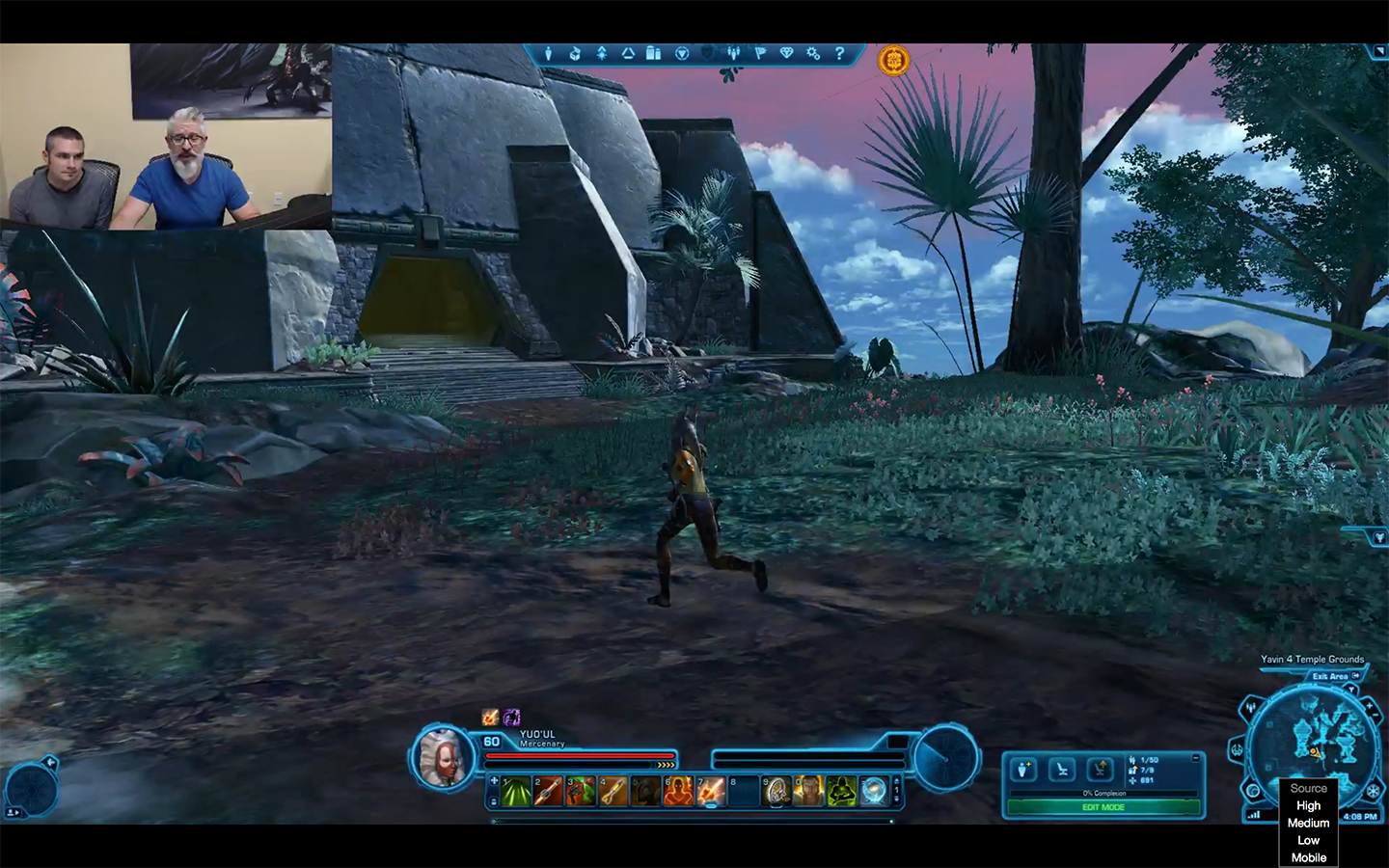This screenshot has width=1389, height=868.
Task: Click the gold coin emblem icon
Action: (x=894, y=61)
